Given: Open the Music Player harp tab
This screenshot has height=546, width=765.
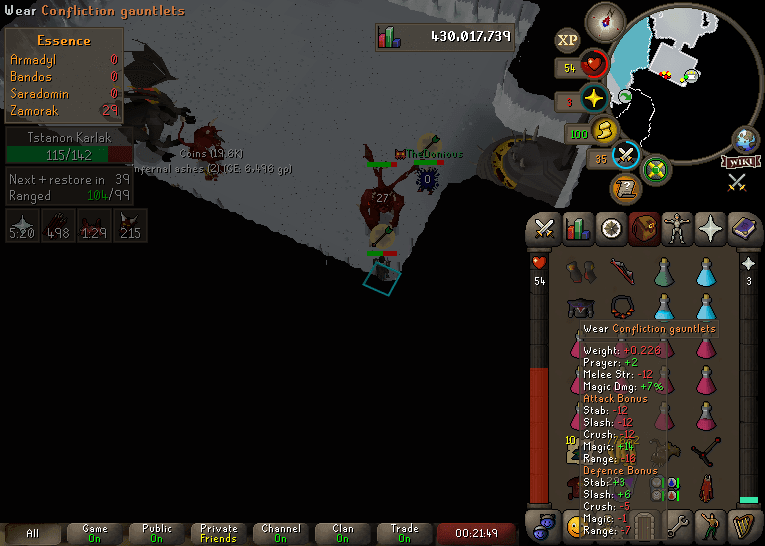Looking at the screenshot, I should 744,523.
